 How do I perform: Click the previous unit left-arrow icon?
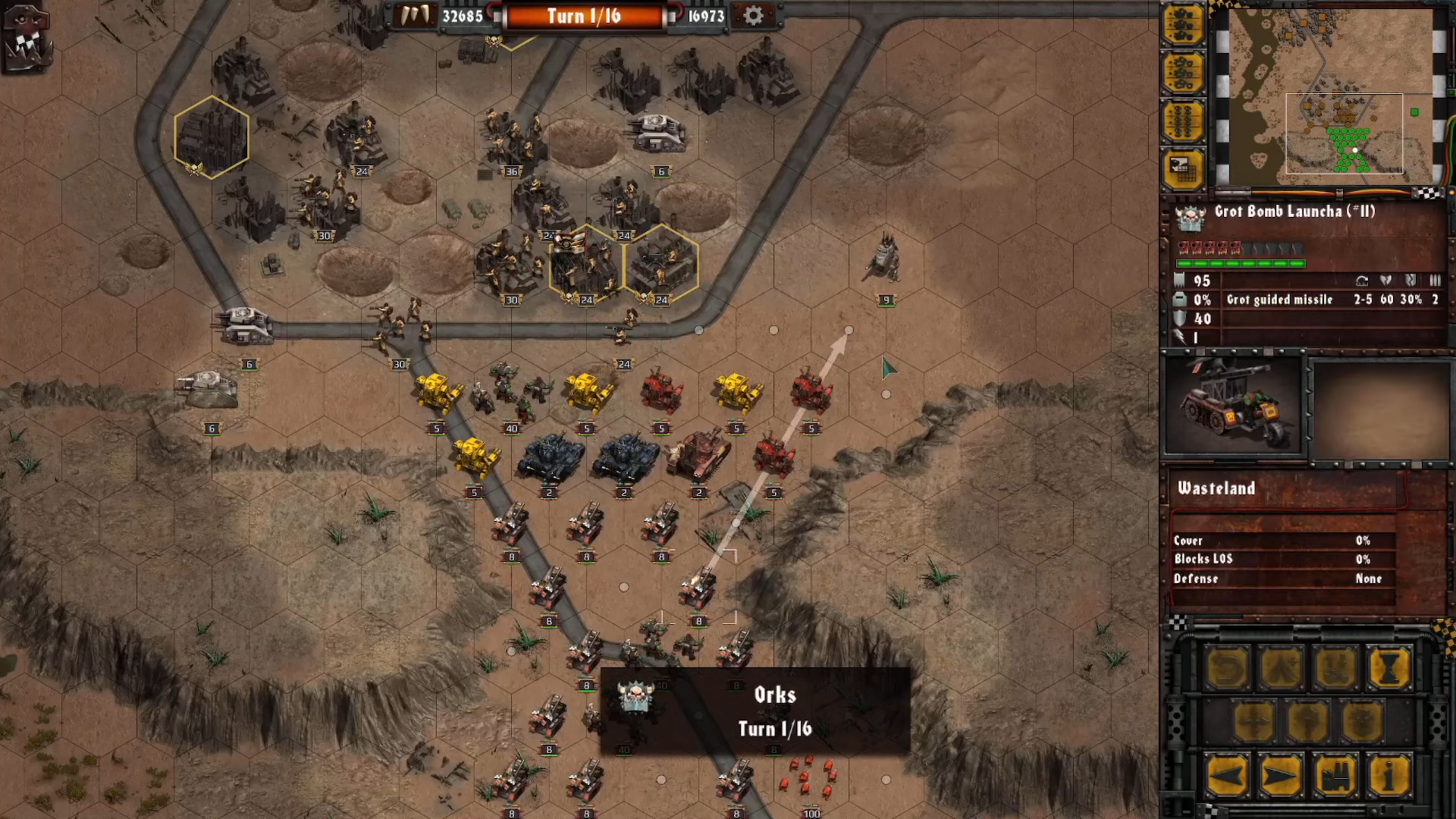1227,777
